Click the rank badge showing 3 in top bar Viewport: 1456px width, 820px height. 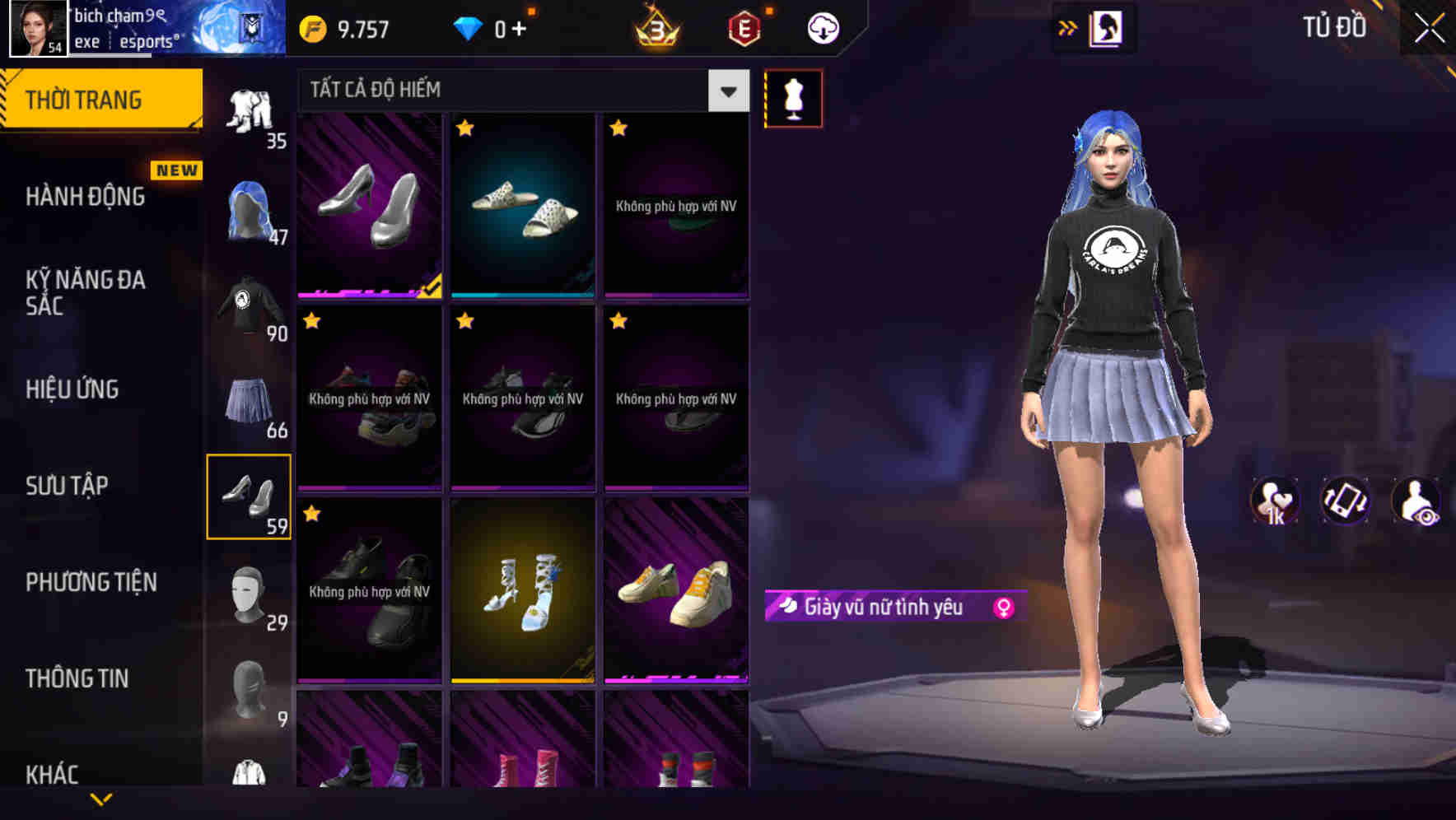(655, 26)
